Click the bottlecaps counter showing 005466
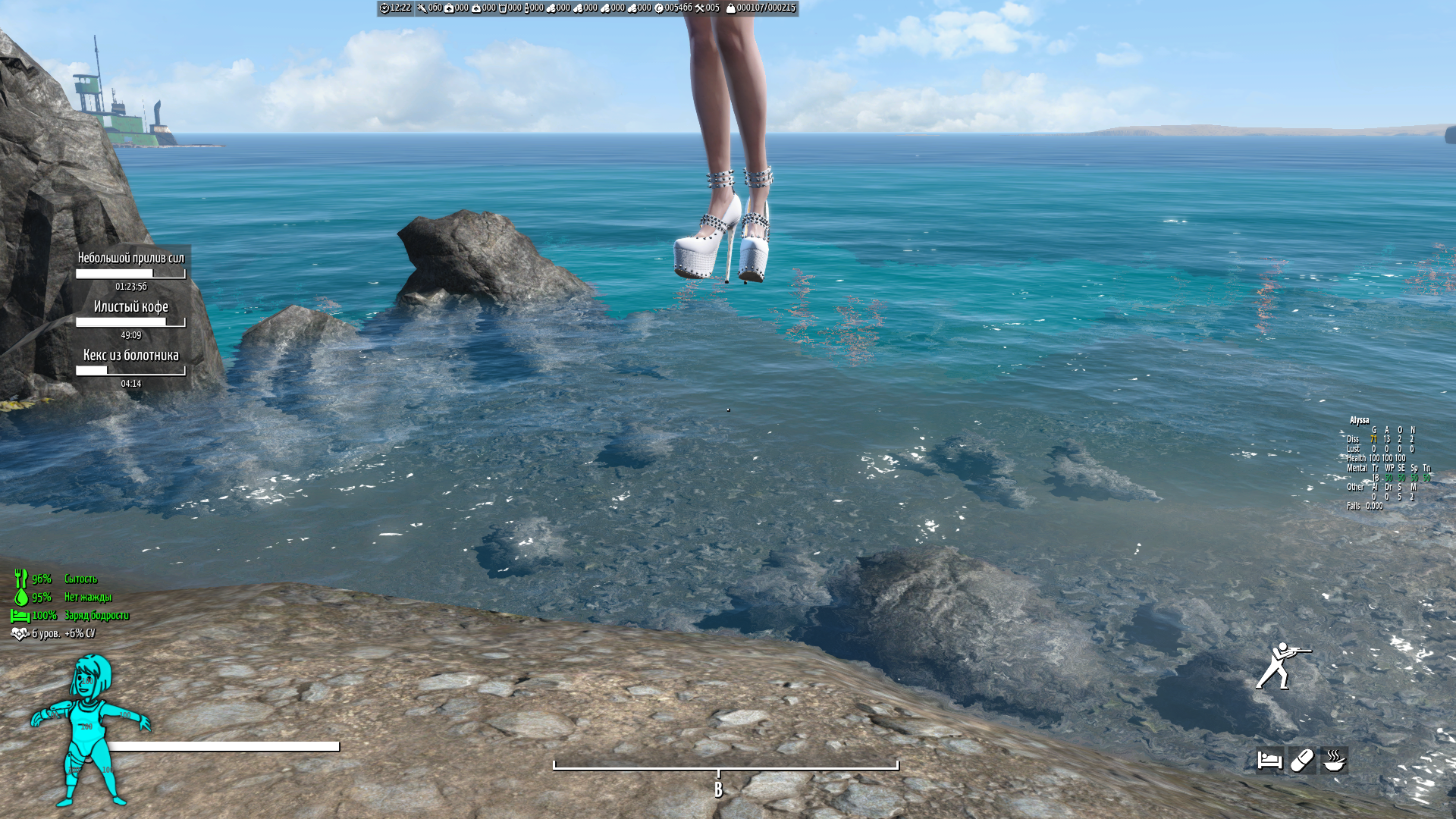The height and width of the screenshot is (819, 1456). click(679, 6)
